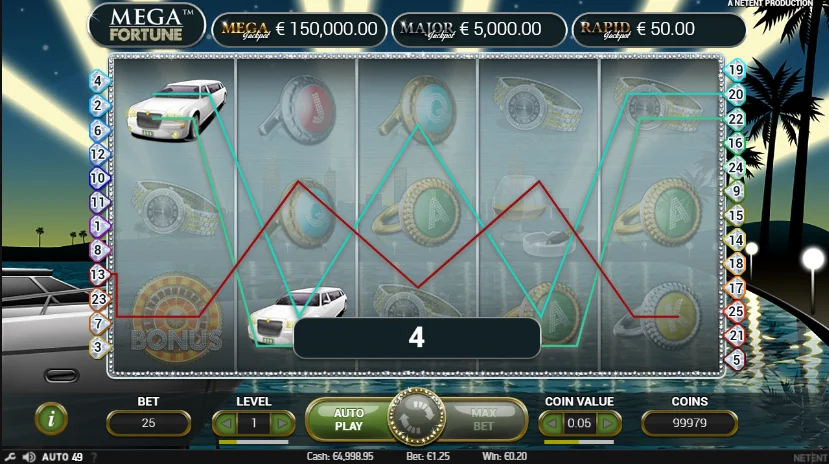This screenshot has width=829, height=464.
Task: Decrease the bet level
Action: pos(226,424)
